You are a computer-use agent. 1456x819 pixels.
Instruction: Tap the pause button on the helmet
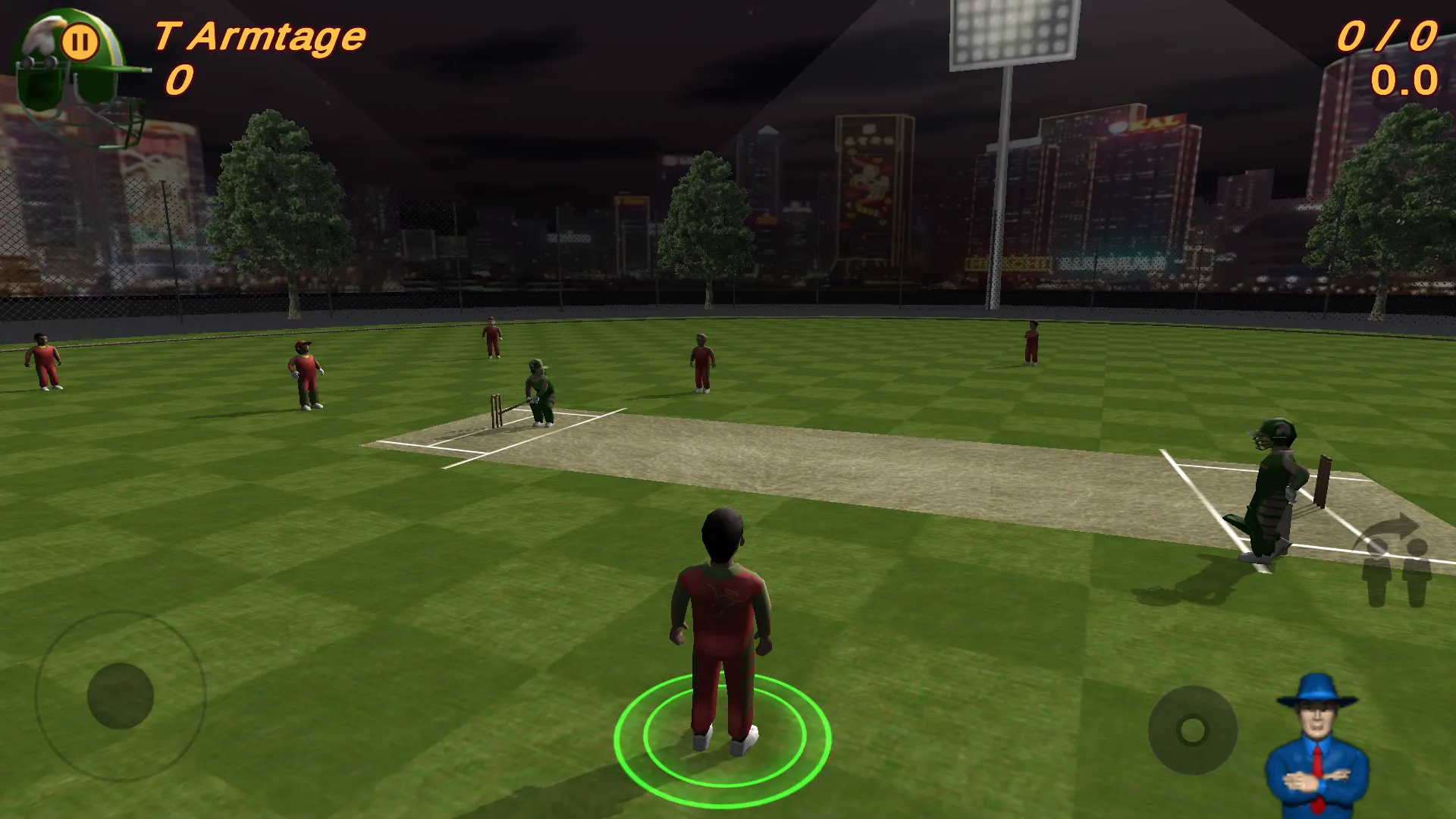(82, 39)
